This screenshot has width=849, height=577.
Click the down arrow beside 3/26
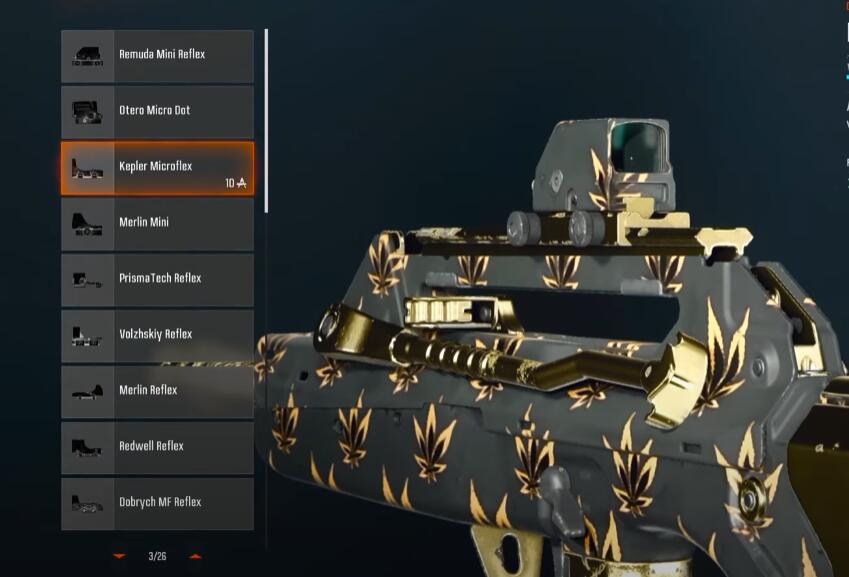click(x=120, y=556)
